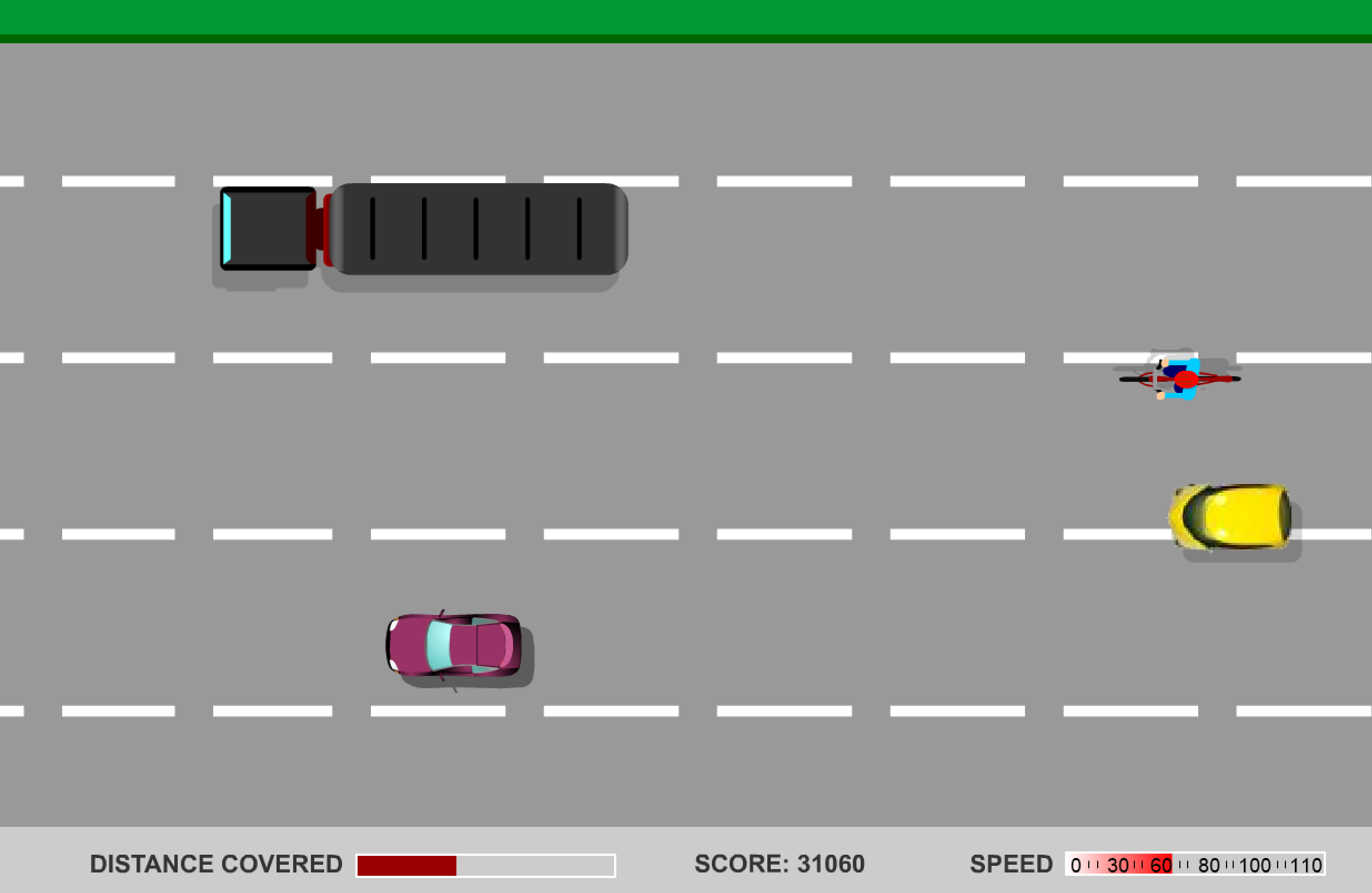Click speed mark 110 on the gauge
Viewport: 1372px width, 893px height.
pyautogui.click(x=1308, y=864)
